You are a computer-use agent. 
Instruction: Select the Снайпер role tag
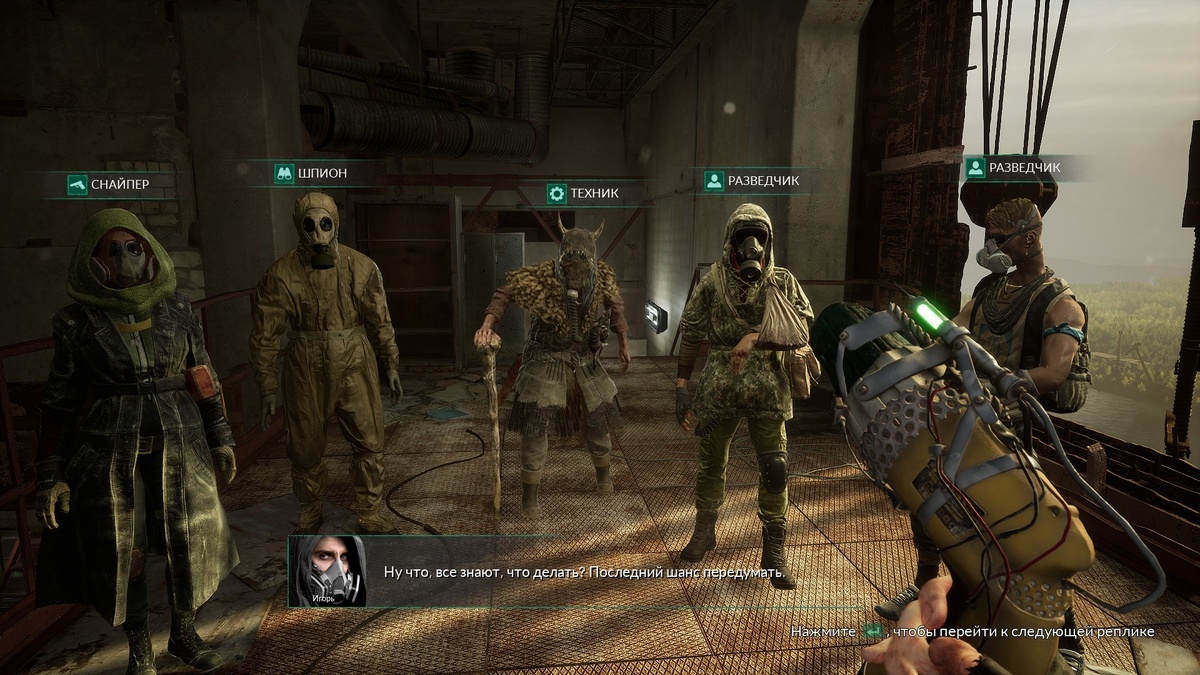108,184
